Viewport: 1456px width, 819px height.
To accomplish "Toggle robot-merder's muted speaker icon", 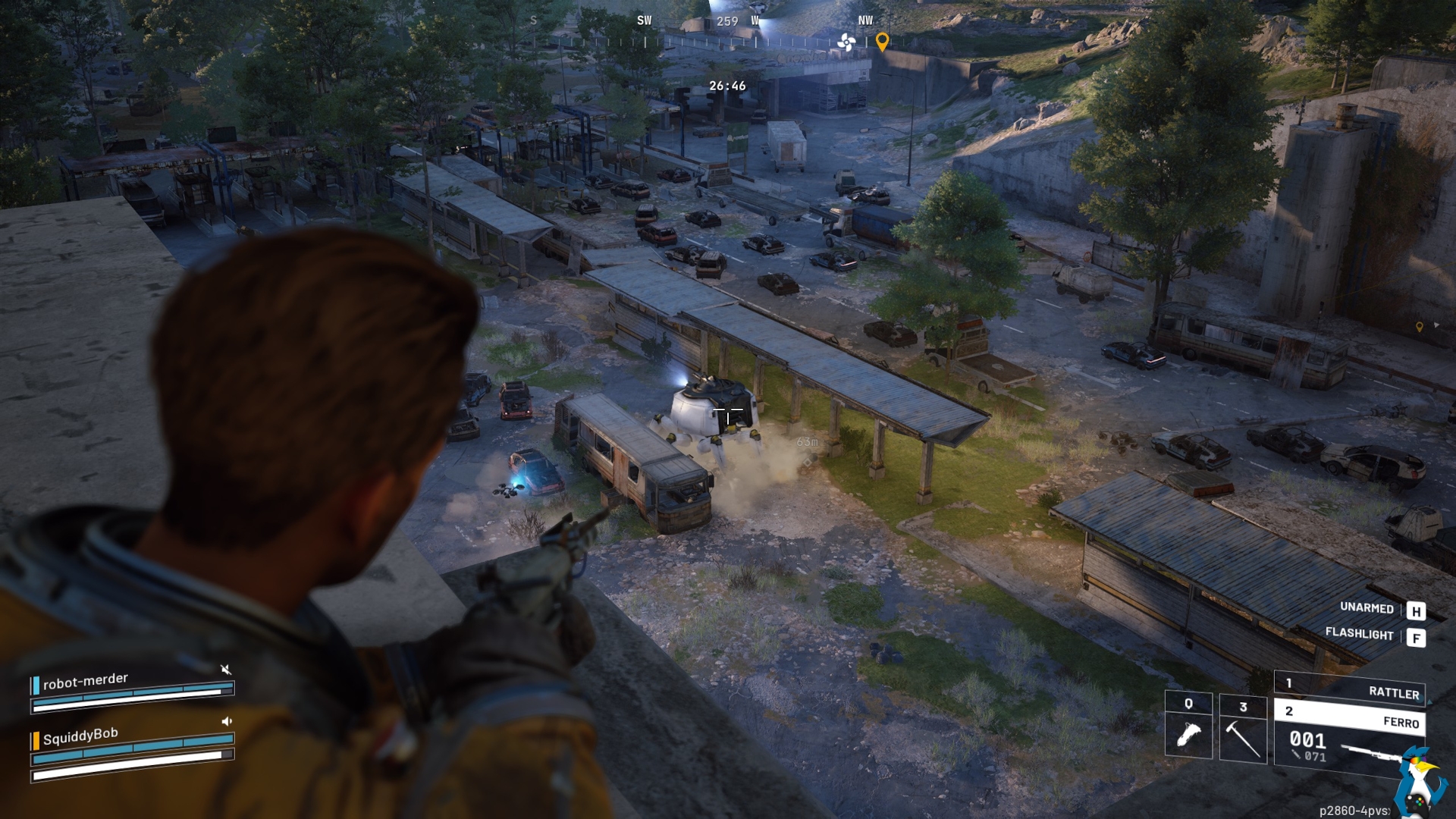I will 225,669.
